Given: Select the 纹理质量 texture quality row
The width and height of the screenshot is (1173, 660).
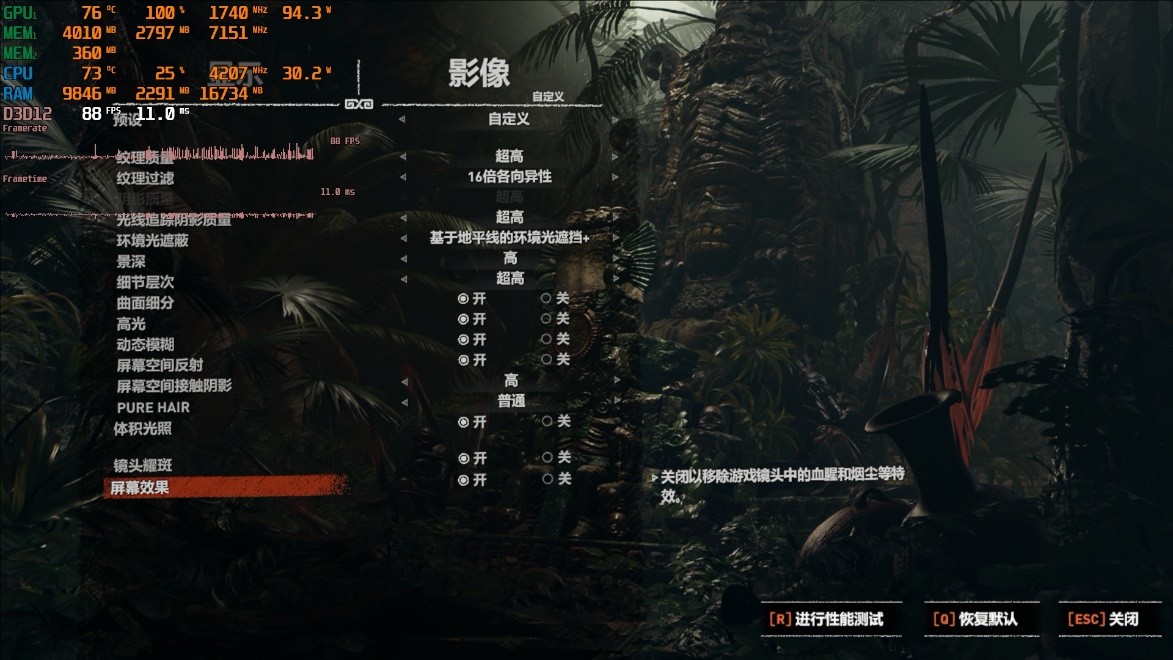Looking at the screenshot, I should pyautogui.click(x=145, y=157).
